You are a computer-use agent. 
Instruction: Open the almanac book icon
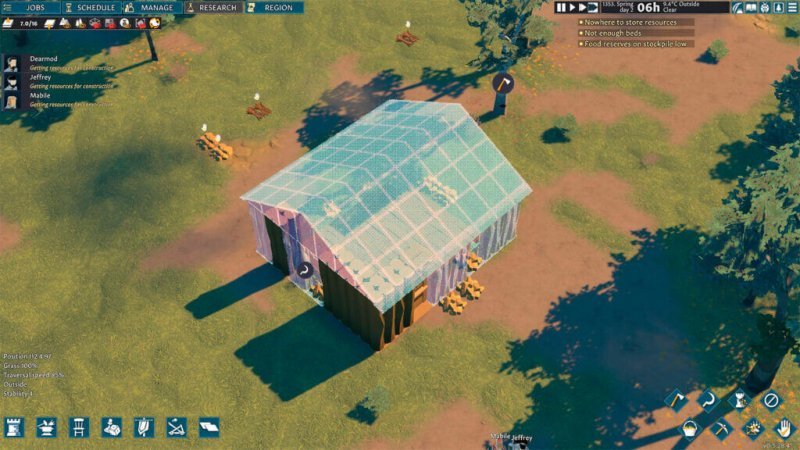751,8
